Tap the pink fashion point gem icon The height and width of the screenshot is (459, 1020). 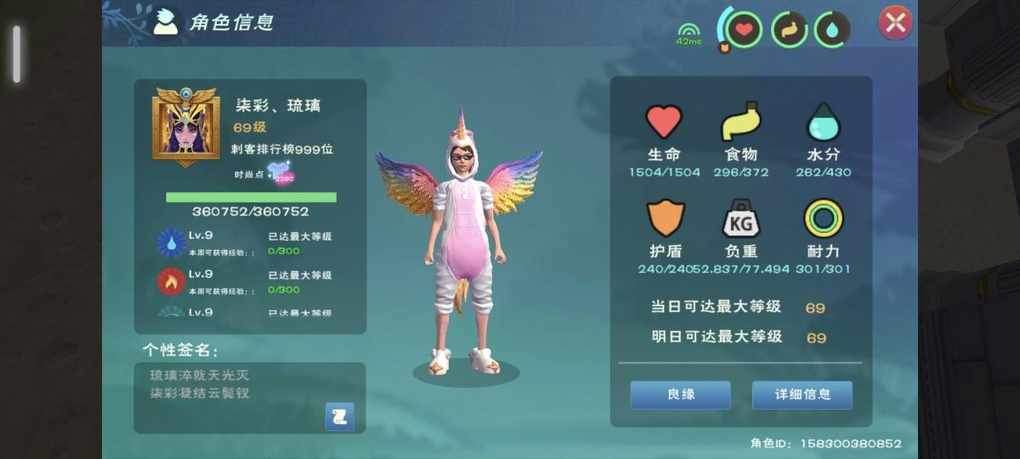click(x=280, y=173)
